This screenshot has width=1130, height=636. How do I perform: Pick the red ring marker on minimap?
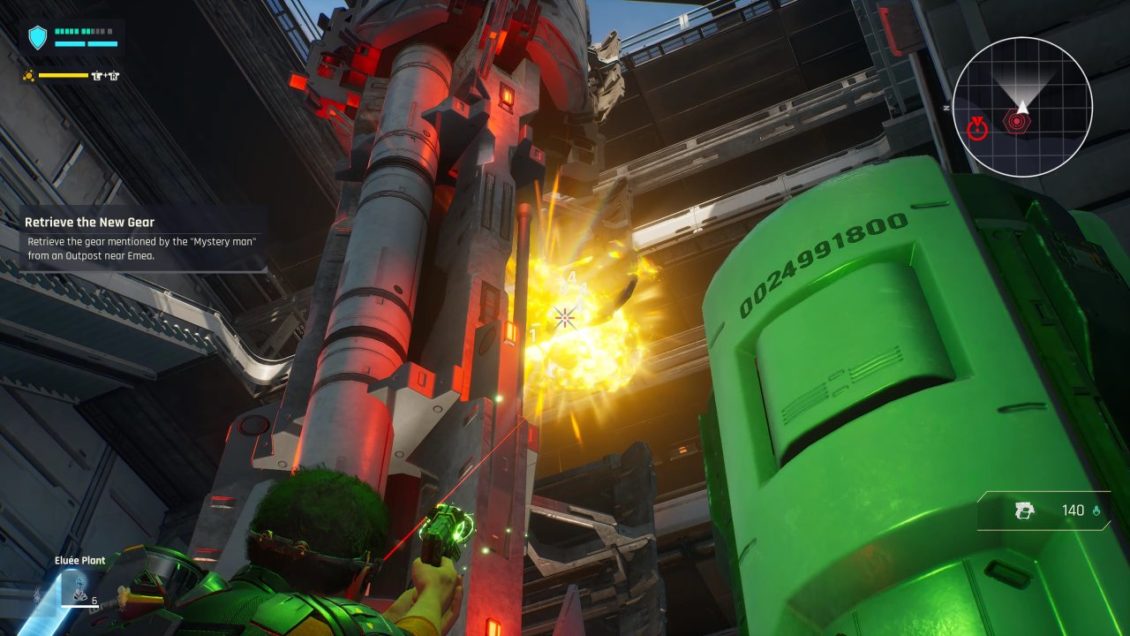point(977,127)
